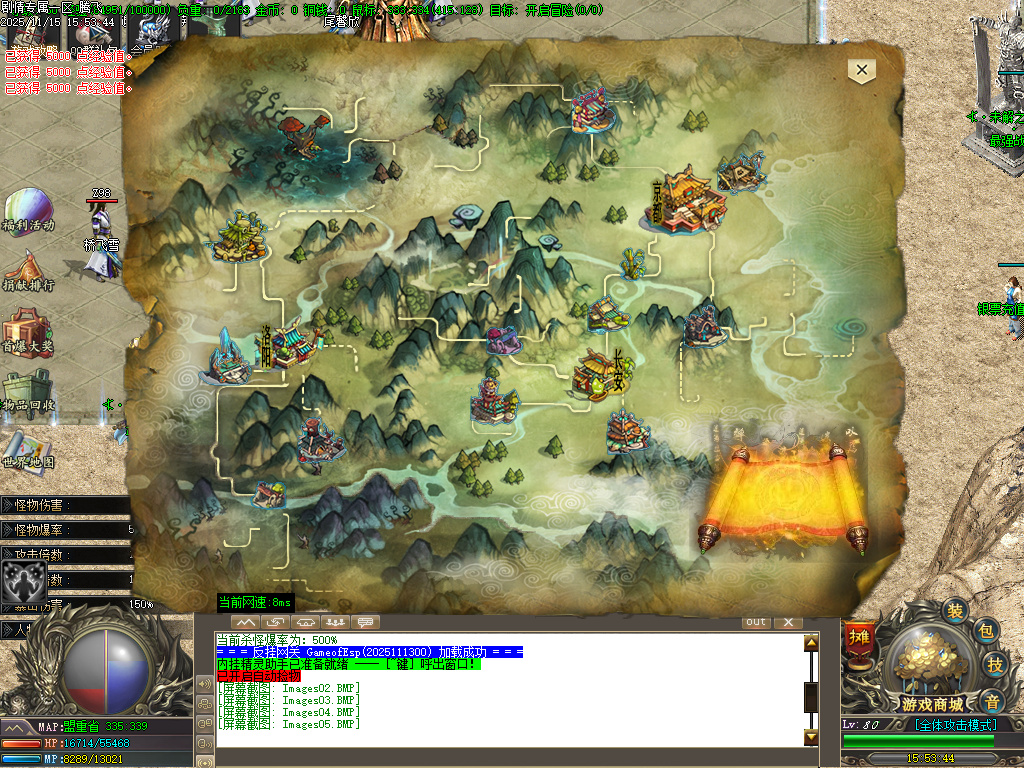Click the chat panel's out button
Viewport: 1024px width, 768px height.
pos(756,622)
